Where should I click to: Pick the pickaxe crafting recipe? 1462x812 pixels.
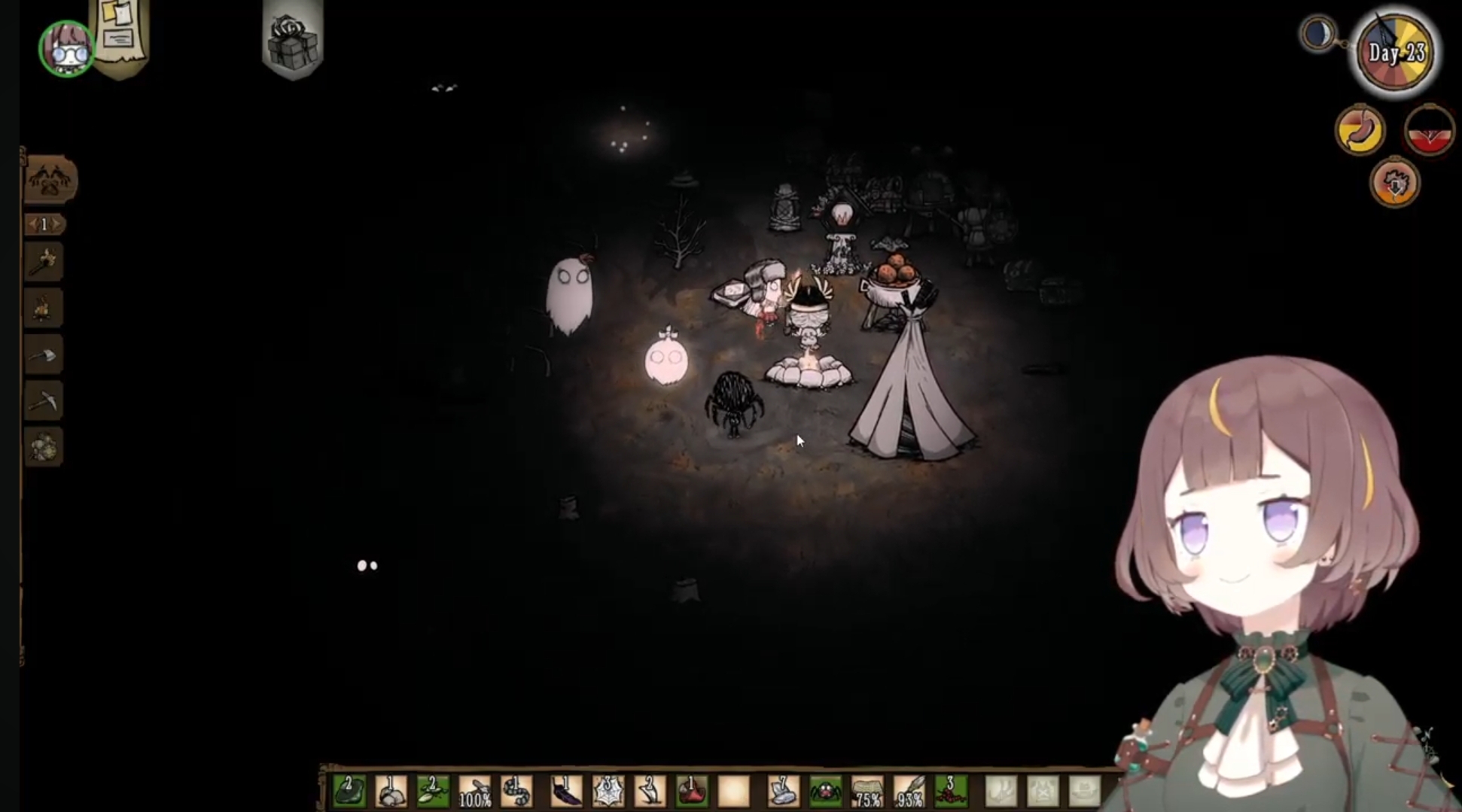(x=43, y=401)
